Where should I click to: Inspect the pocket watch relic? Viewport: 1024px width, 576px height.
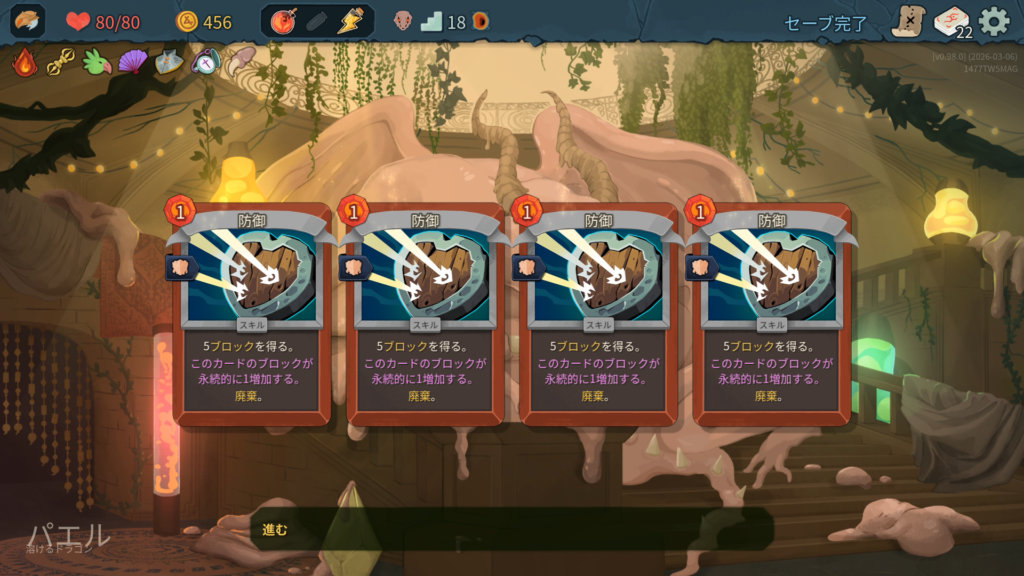click(204, 62)
